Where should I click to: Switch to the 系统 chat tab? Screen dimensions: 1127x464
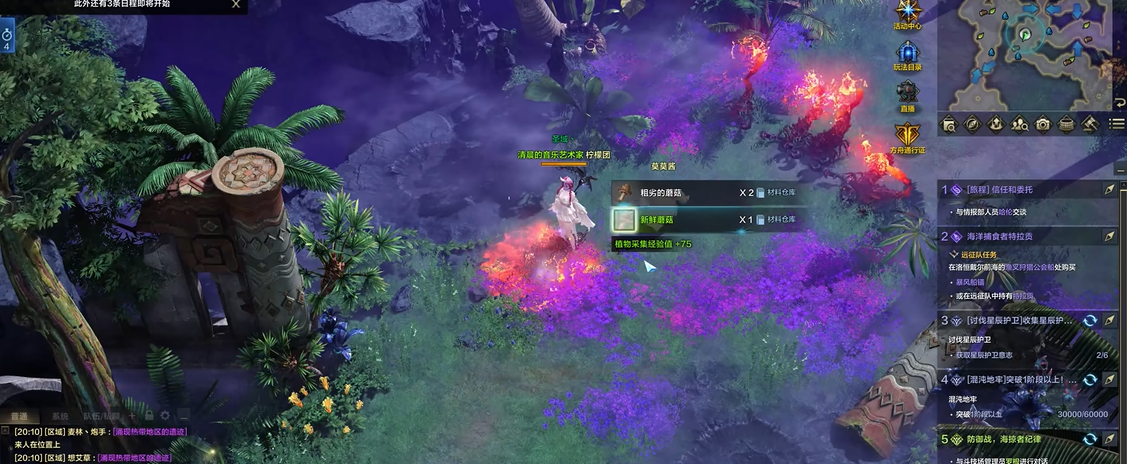coord(60,415)
